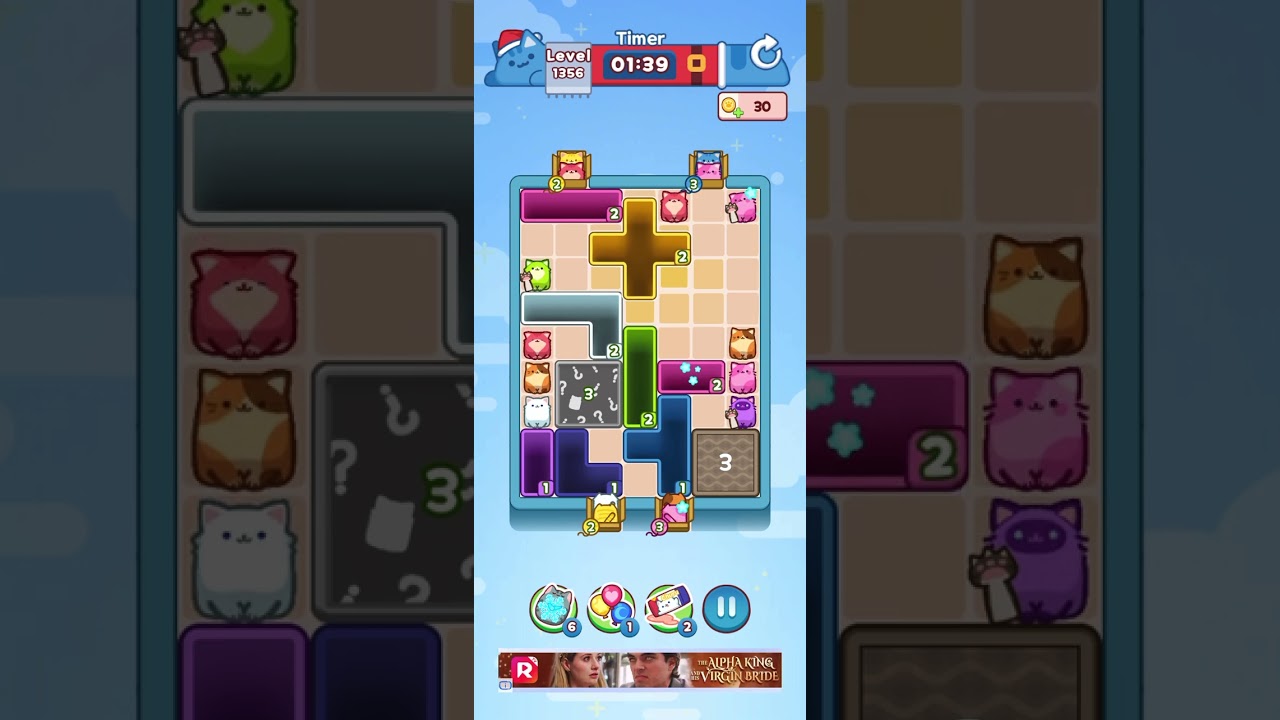Pause the game with the pause button
This screenshot has width=1280, height=720.
click(726, 608)
